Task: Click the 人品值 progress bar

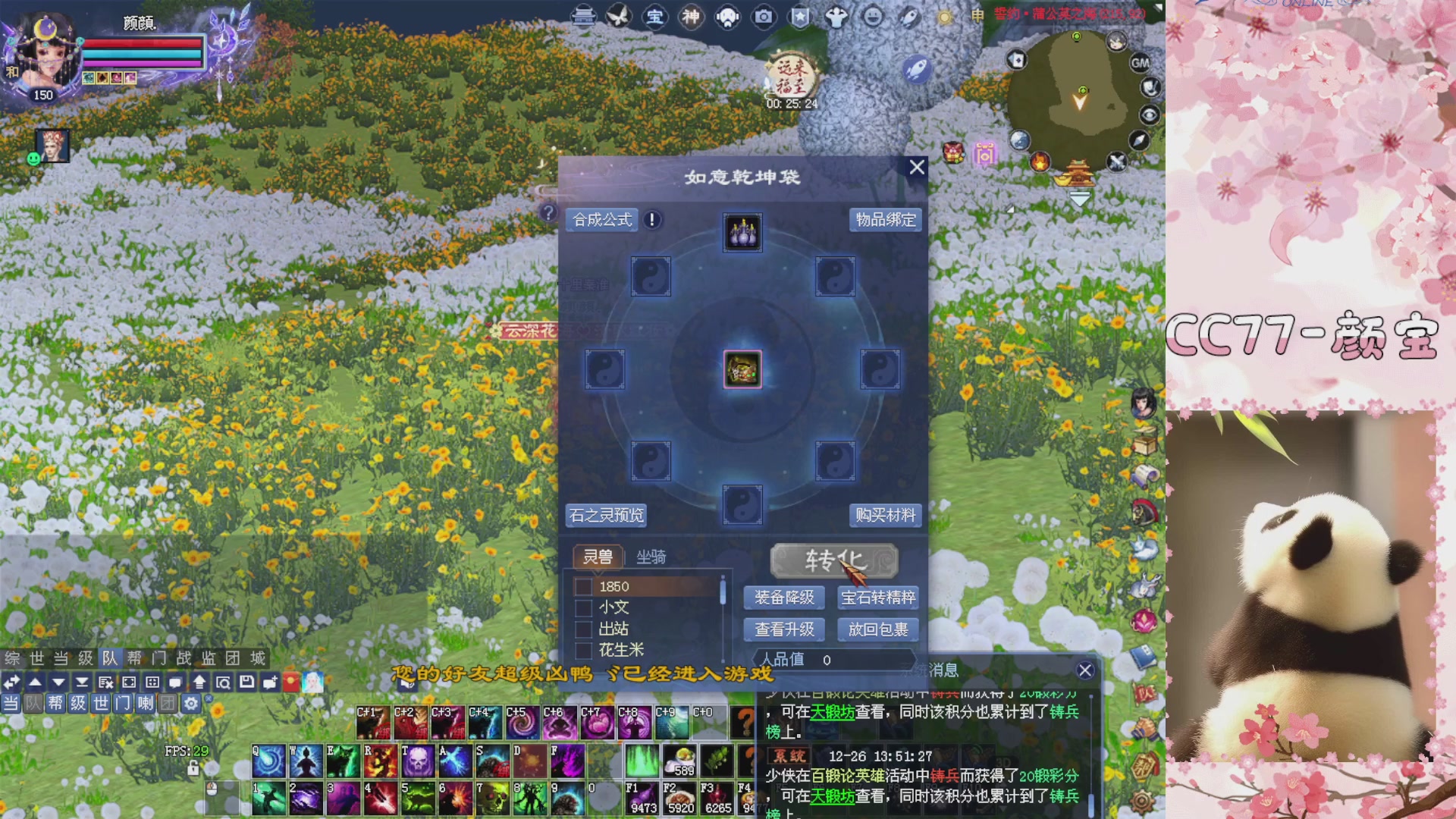Action: 834,660
